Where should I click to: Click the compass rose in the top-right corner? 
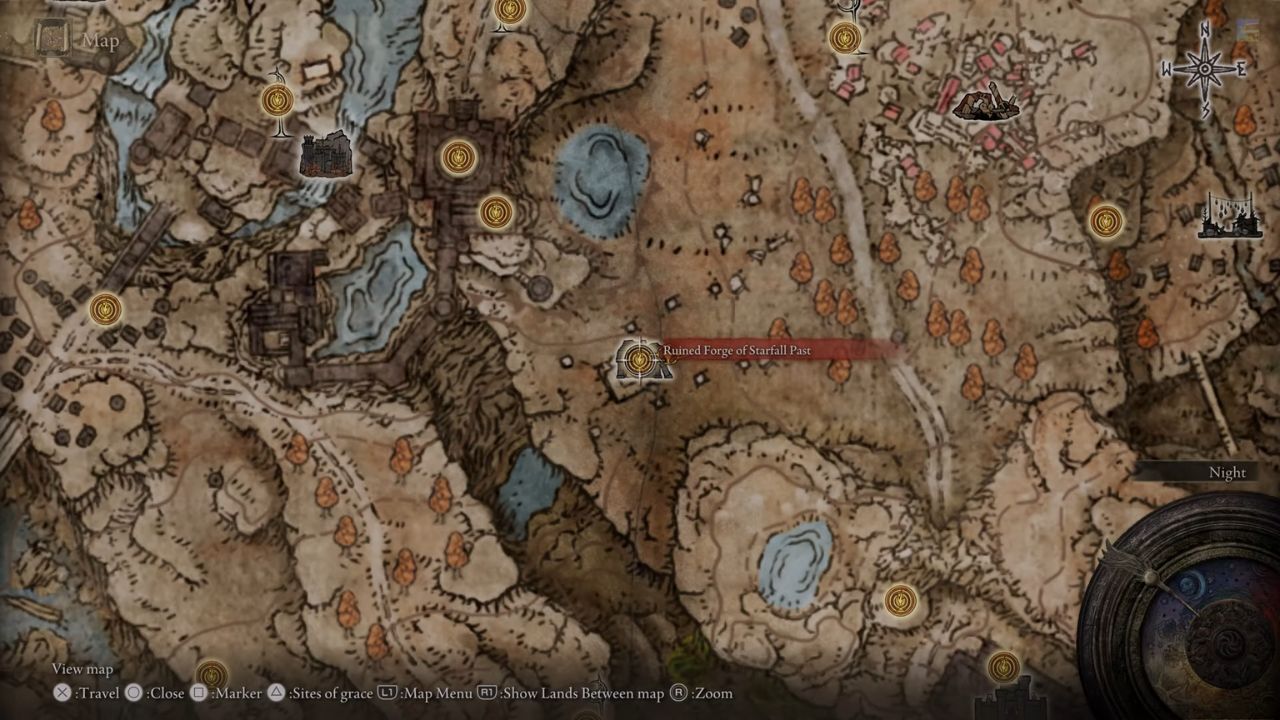pos(1205,68)
